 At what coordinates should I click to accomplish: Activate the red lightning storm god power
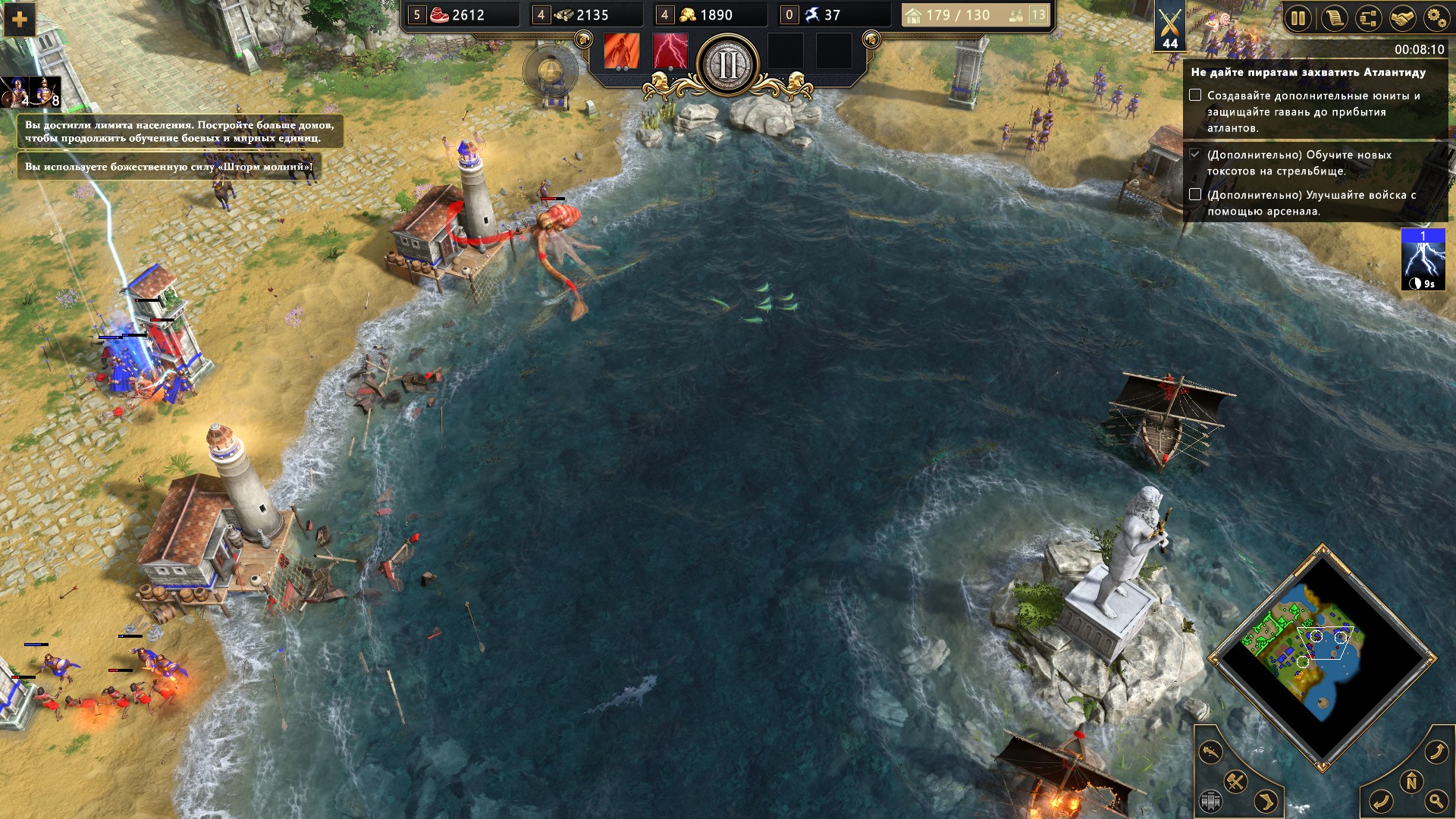pyautogui.click(x=670, y=52)
